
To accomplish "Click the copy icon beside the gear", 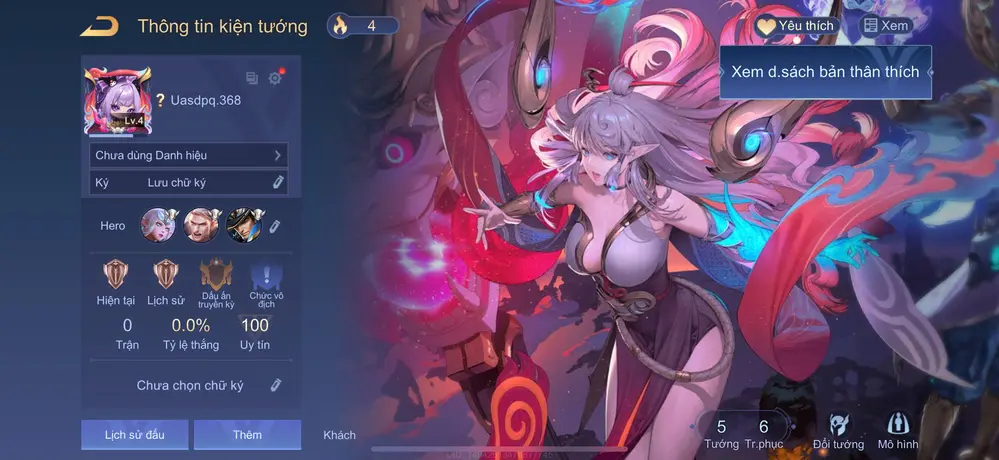I will tap(252, 78).
